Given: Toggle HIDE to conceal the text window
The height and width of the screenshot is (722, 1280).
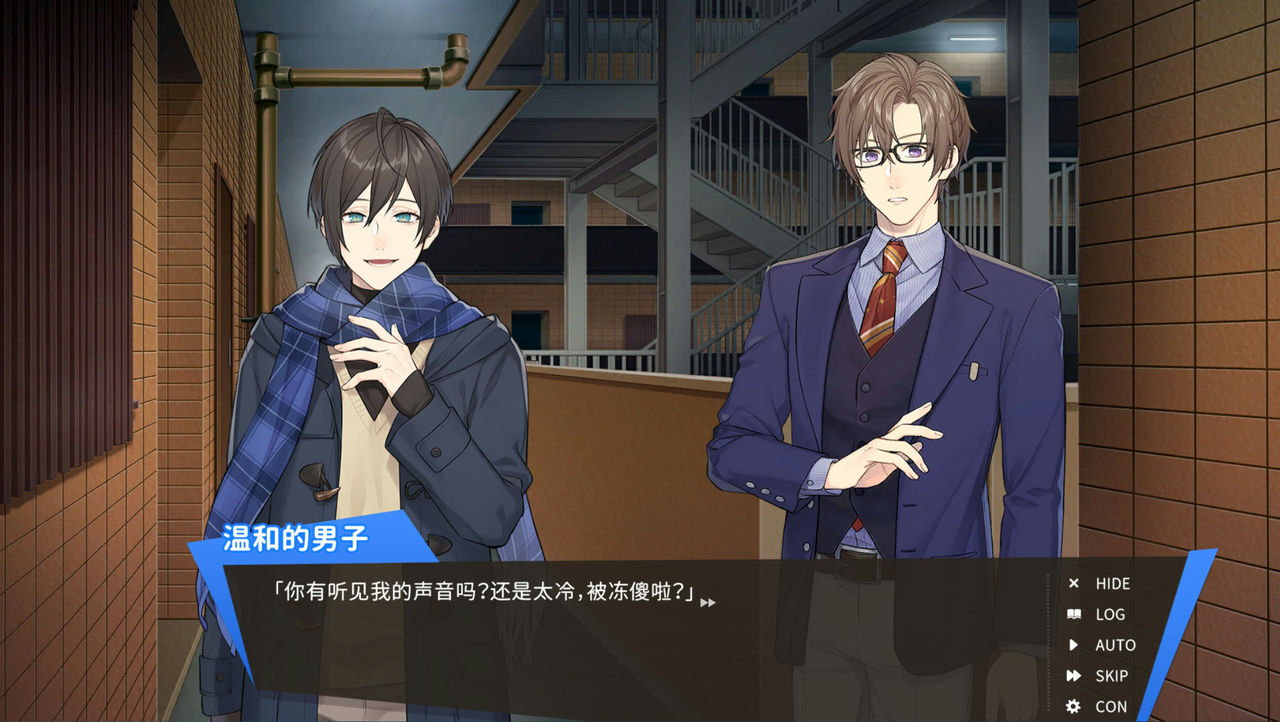Looking at the screenshot, I should (x=1111, y=584).
